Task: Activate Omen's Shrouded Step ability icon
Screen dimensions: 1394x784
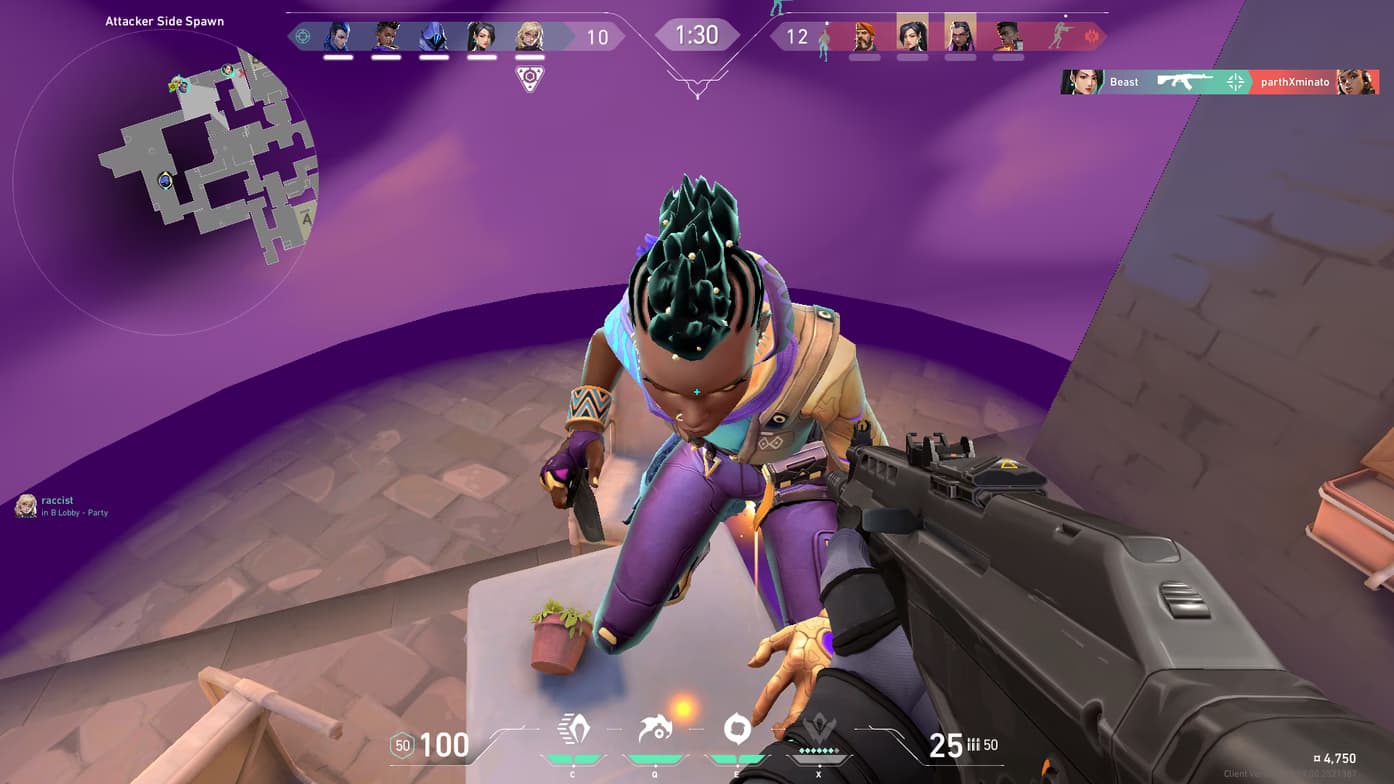Action: [573, 729]
